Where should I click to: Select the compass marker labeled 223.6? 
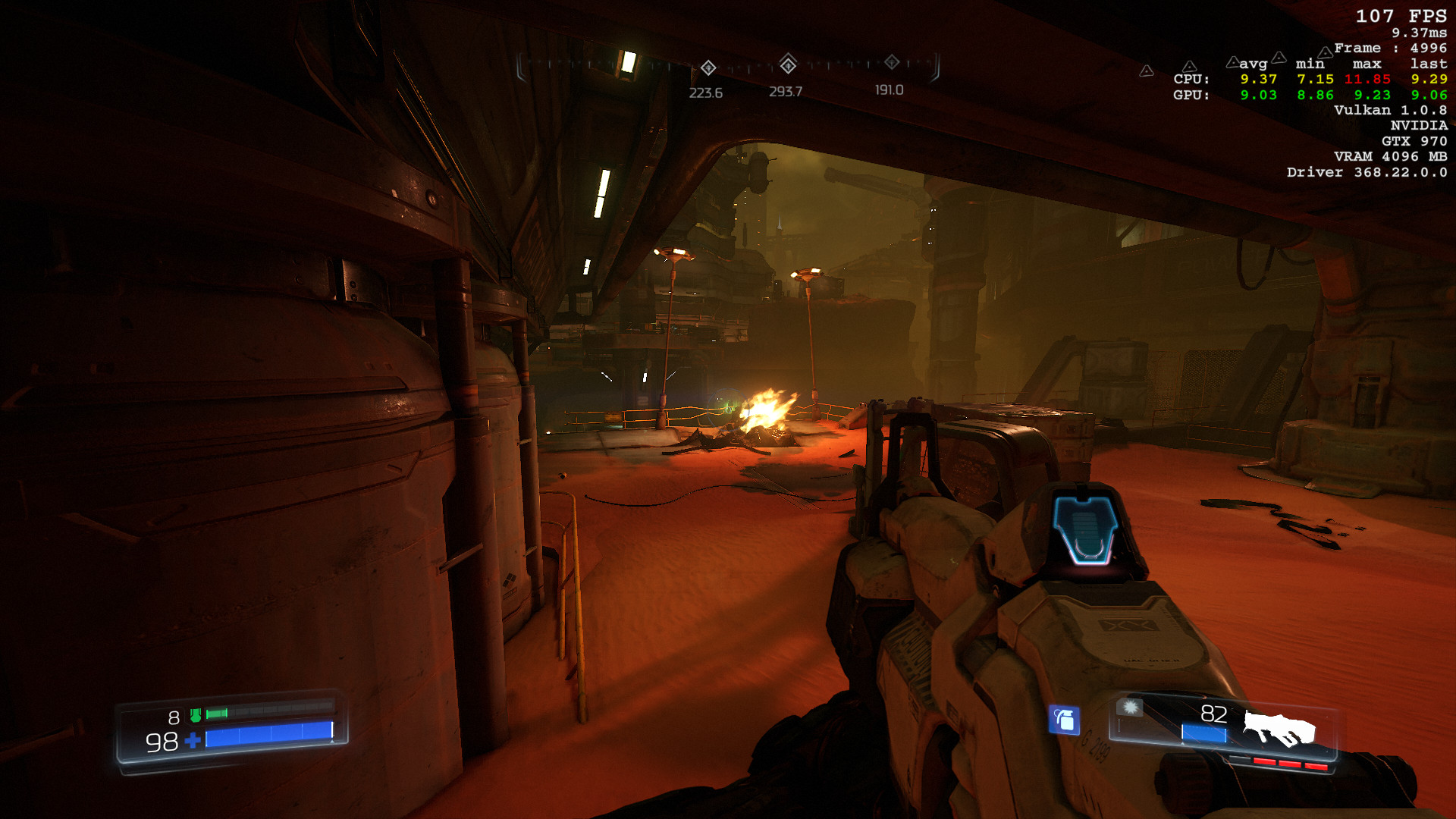[708, 68]
